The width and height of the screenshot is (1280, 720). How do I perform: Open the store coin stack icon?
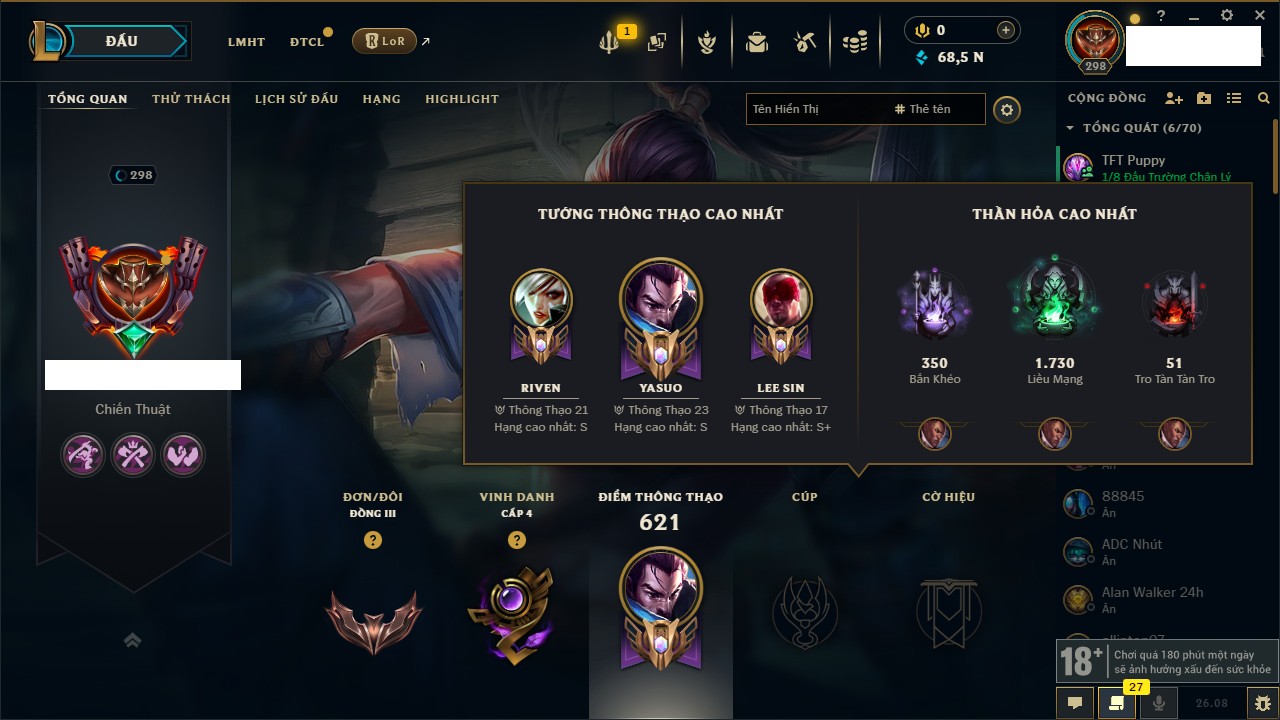tap(854, 42)
